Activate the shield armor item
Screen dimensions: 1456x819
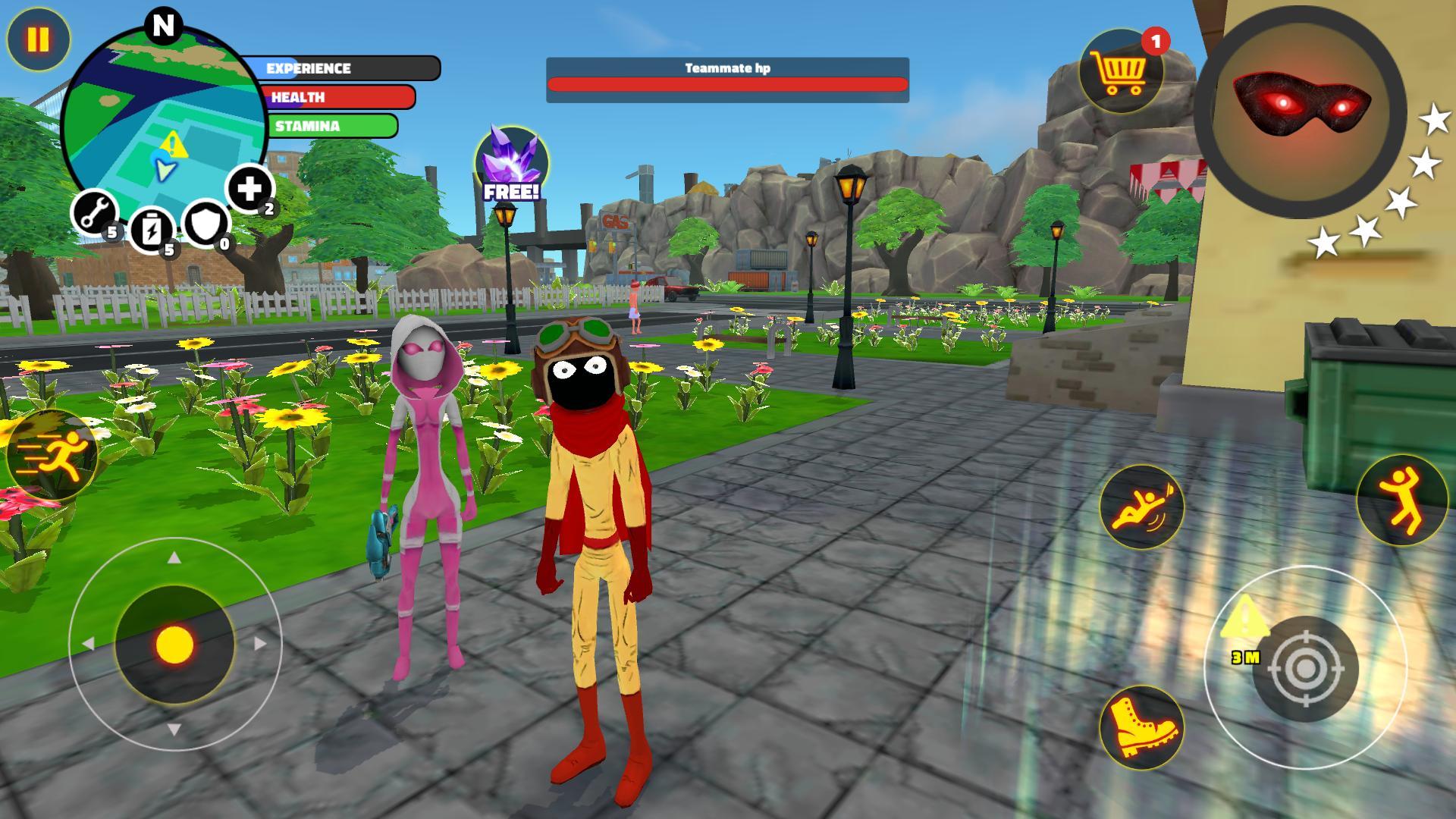pos(206,223)
